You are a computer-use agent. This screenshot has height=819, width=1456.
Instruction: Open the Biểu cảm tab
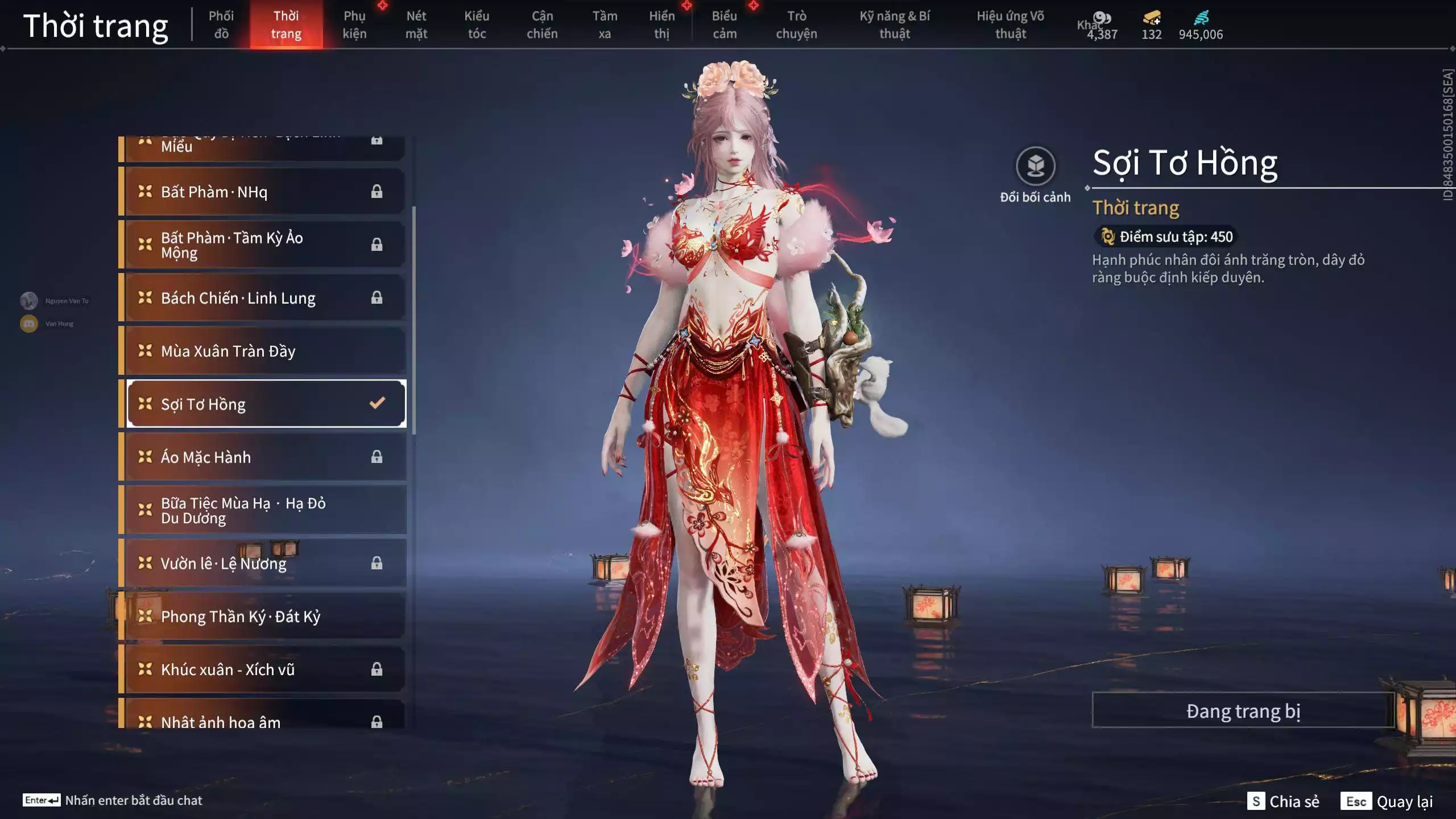[725, 24]
